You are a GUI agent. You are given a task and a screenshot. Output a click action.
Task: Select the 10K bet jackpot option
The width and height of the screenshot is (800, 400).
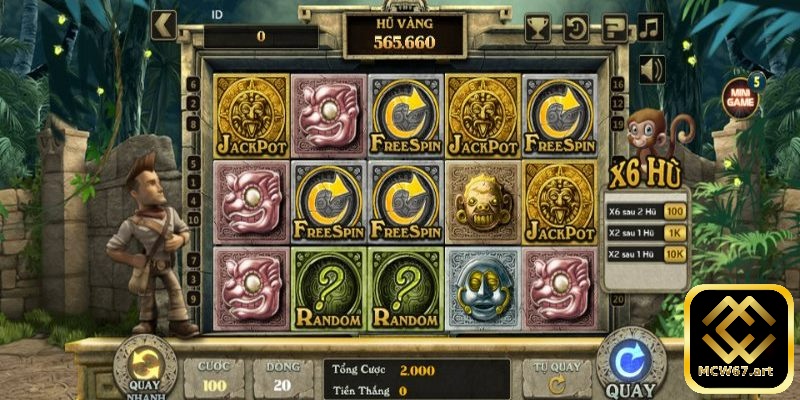676,254
